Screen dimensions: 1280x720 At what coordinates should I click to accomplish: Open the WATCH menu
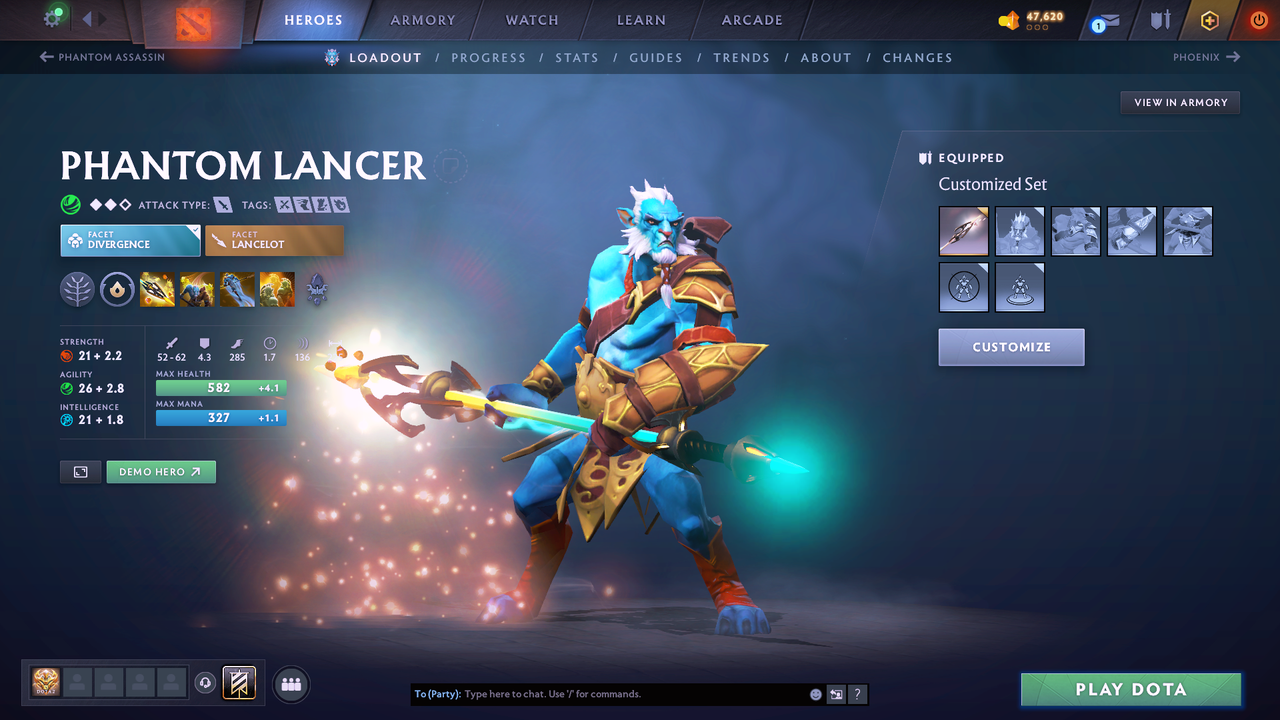pos(531,20)
